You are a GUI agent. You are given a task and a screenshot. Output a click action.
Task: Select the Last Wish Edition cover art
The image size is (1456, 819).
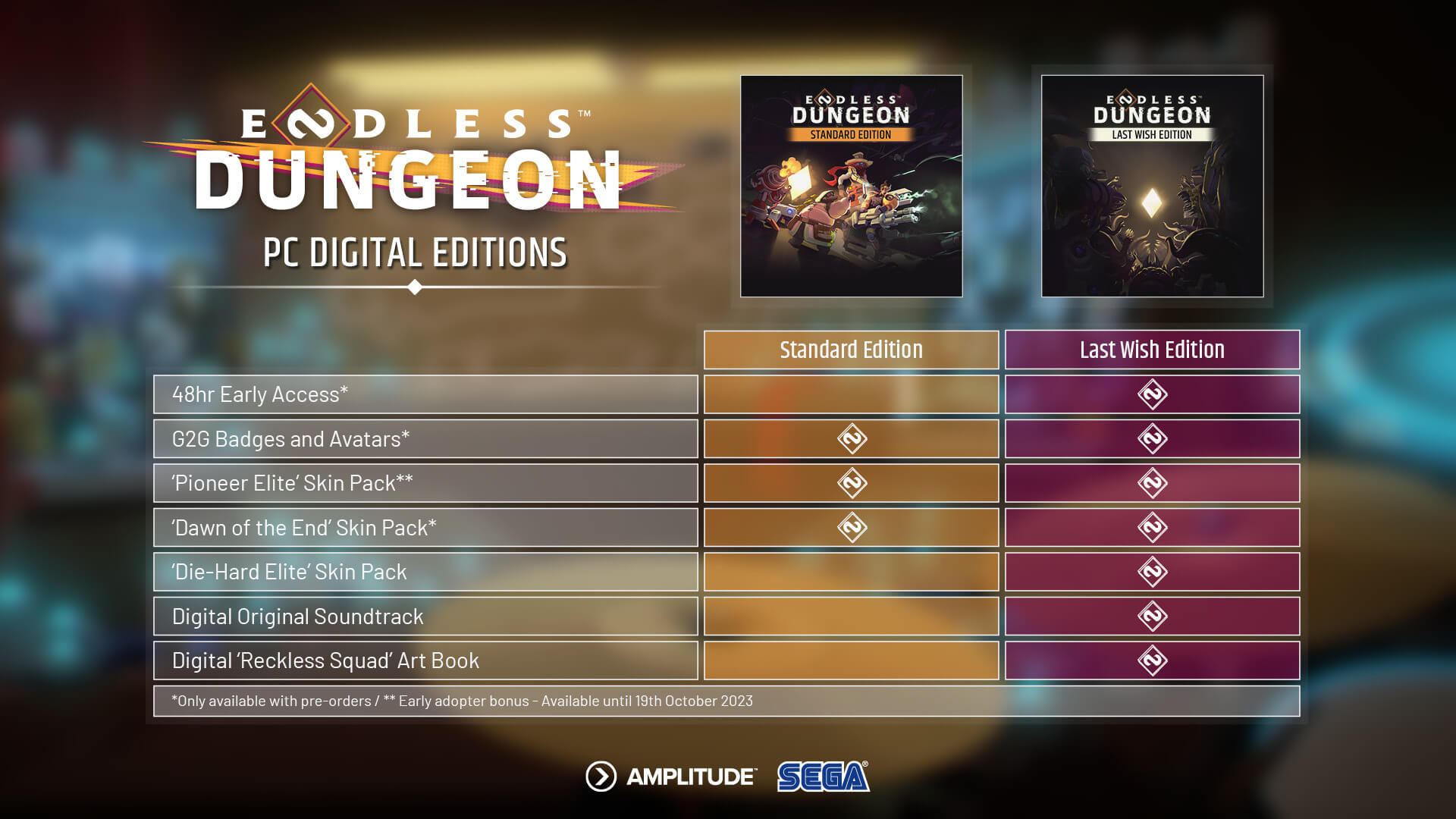1152,186
